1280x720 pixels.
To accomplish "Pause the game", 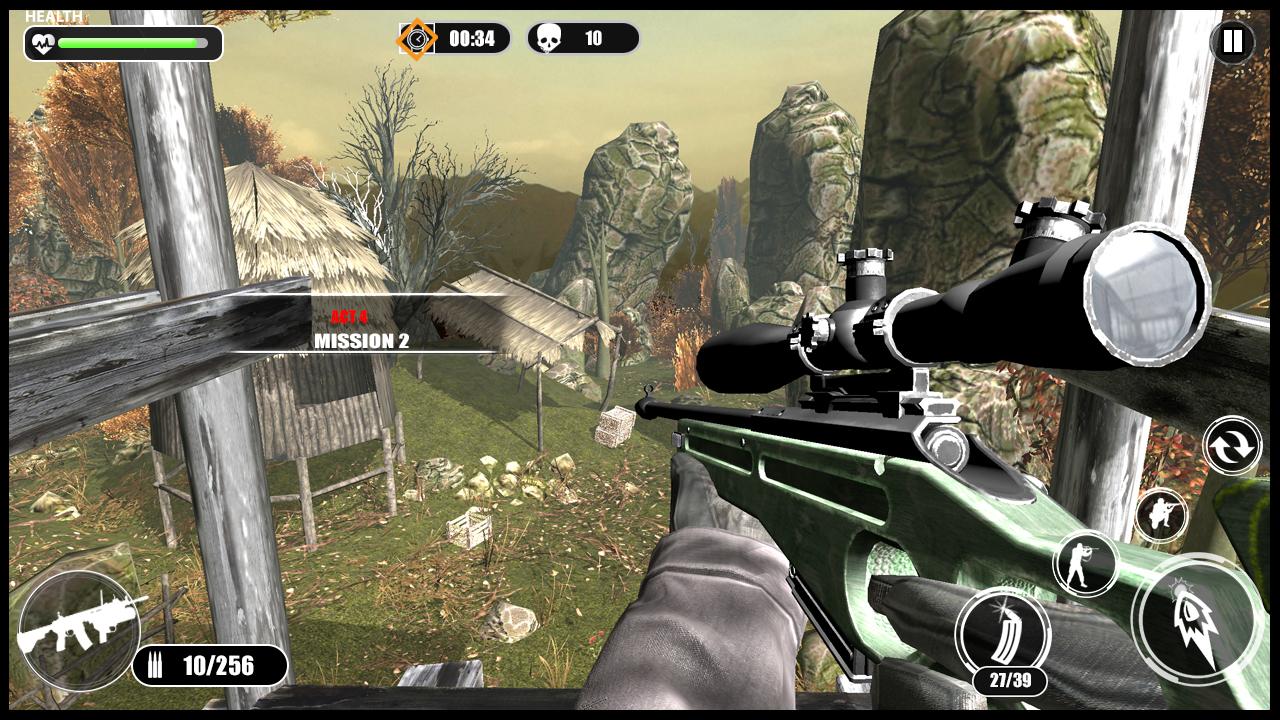I will (x=1232, y=41).
